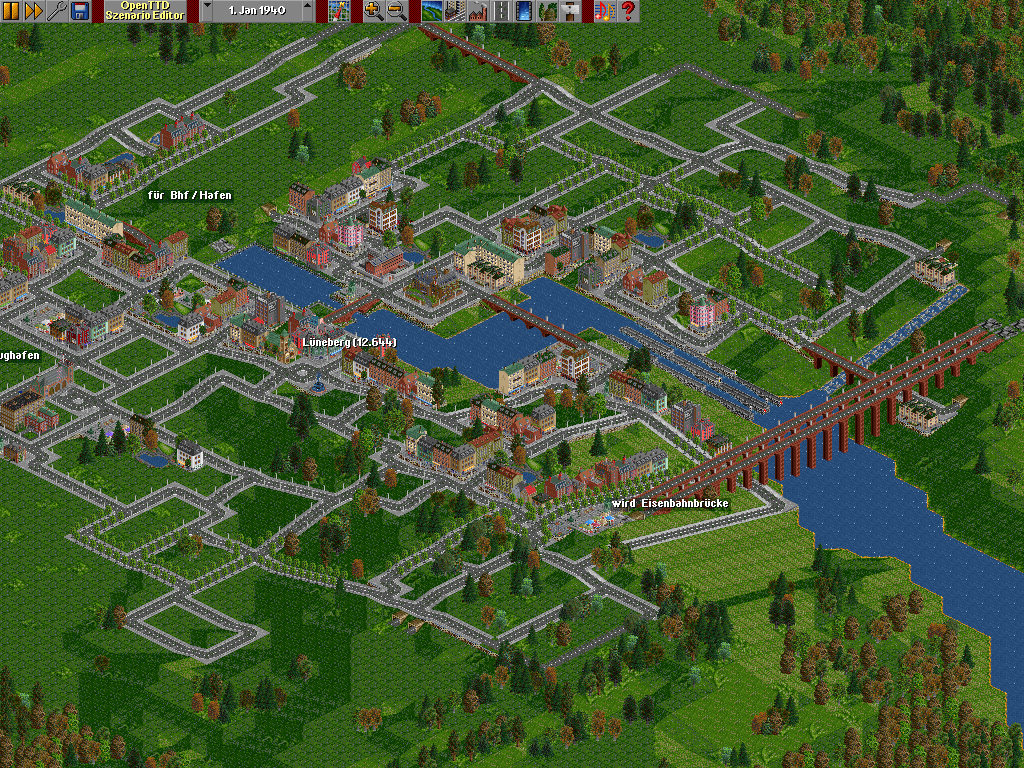Select the place sign tool
The height and width of the screenshot is (768, 1024).
coord(571,11)
